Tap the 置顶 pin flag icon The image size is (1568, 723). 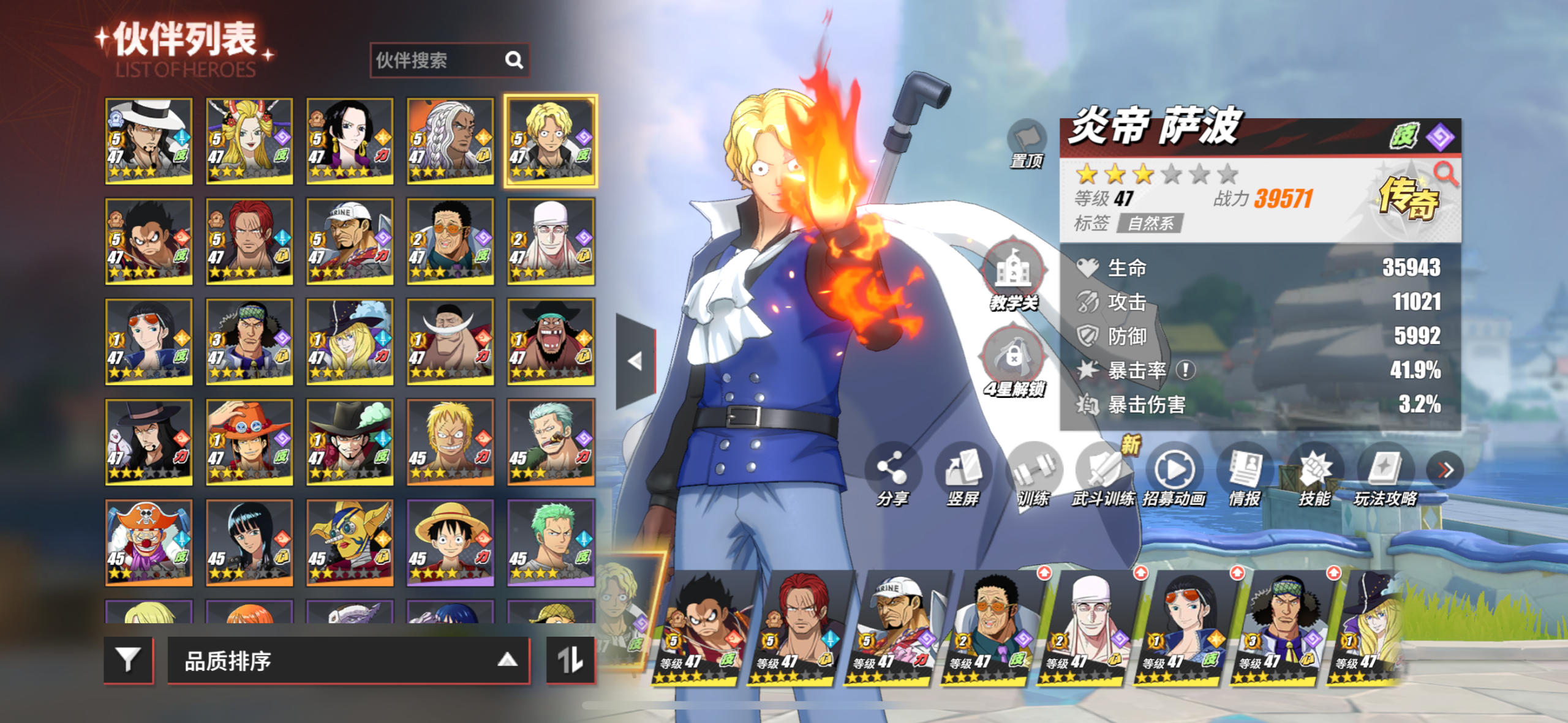coord(1027,138)
